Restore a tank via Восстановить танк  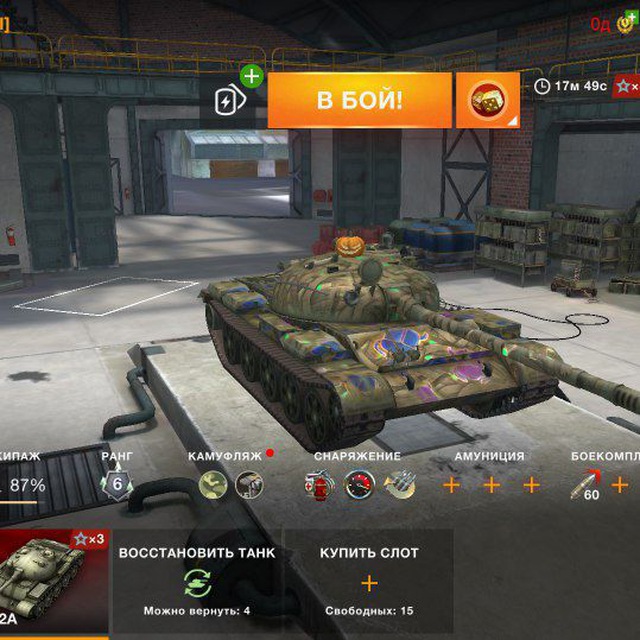pos(198,581)
